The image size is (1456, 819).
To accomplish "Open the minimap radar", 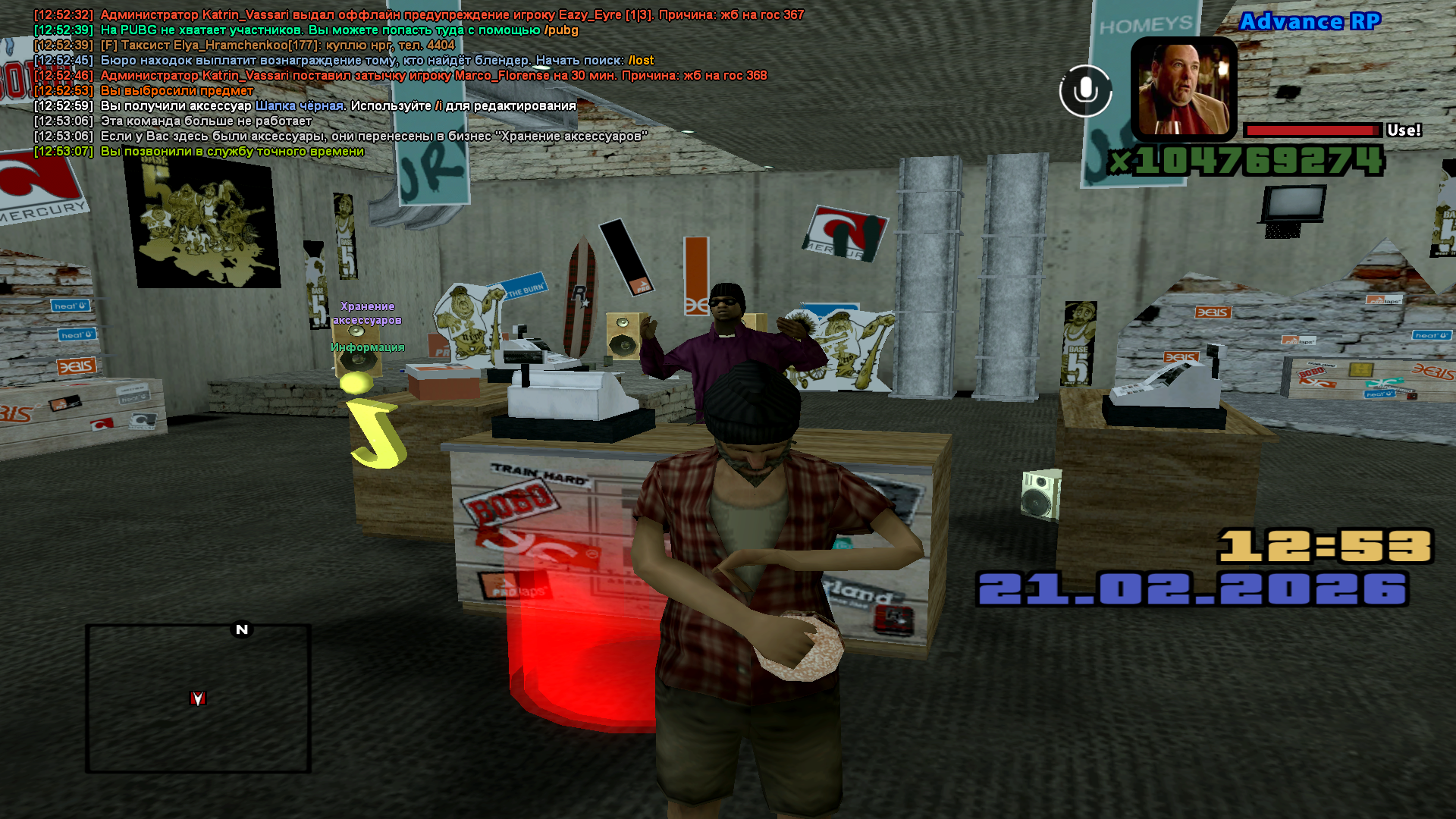I will [x=198, y=698].
